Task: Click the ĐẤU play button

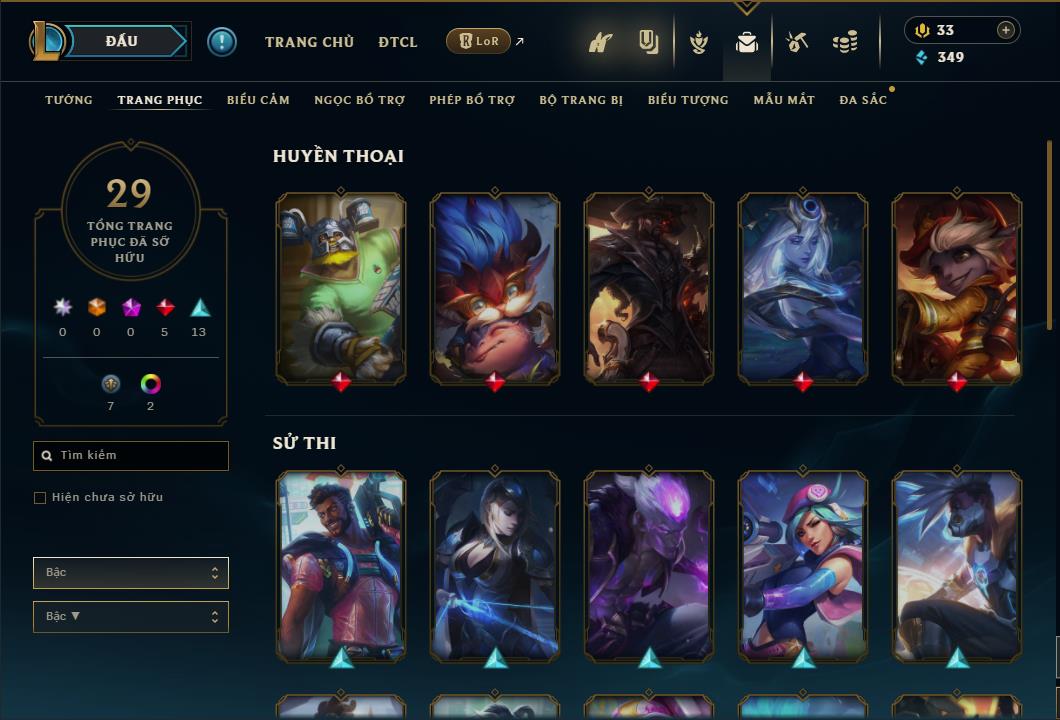Action: coord(121,41)
